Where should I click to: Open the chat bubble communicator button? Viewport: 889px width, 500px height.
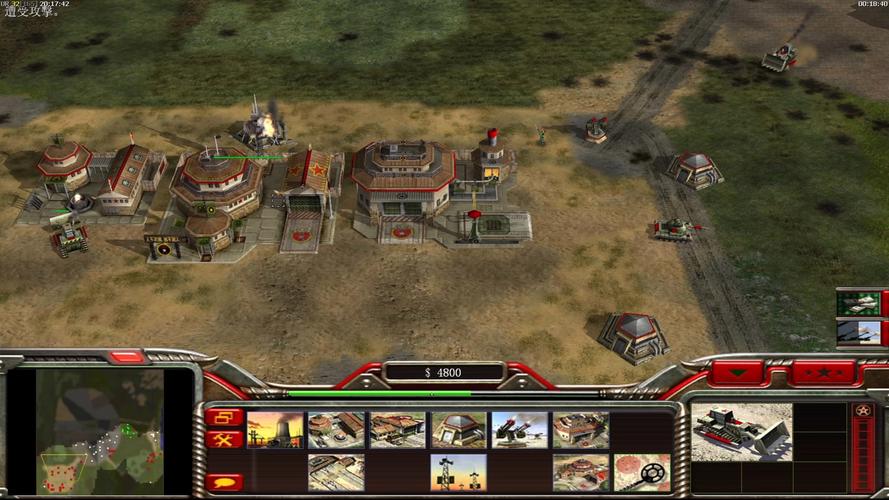pos(224,482)
